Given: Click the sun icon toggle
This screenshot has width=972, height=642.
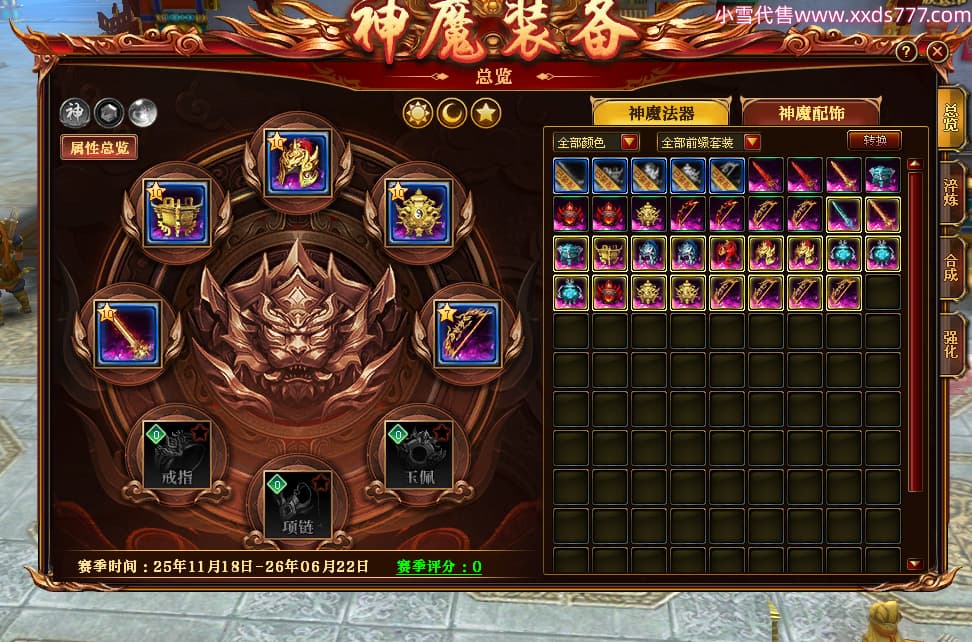Looking at the screenshot, I should tap(417, 114).
